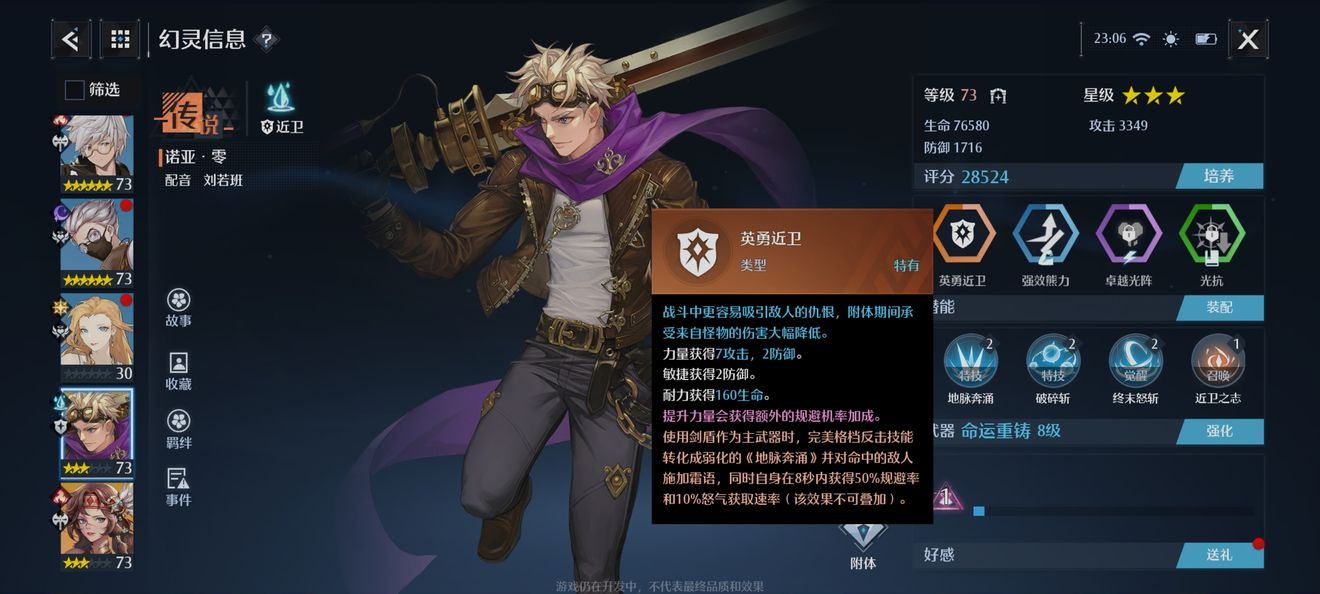Toggle the 筛选 filter checkbox
The image size is (1320, 594).
(75, 90)
